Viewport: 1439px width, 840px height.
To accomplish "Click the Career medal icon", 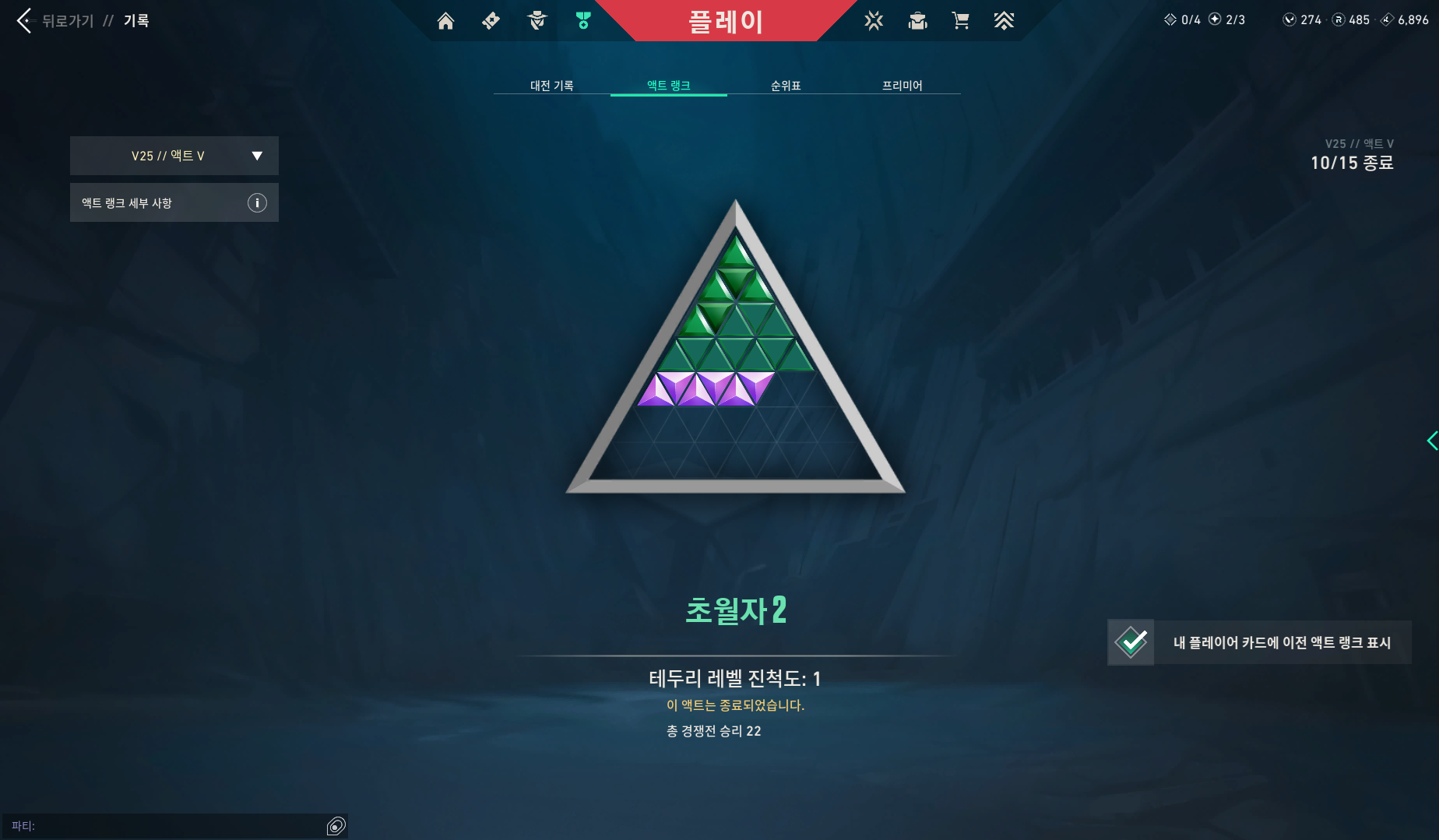I will 582,21.
